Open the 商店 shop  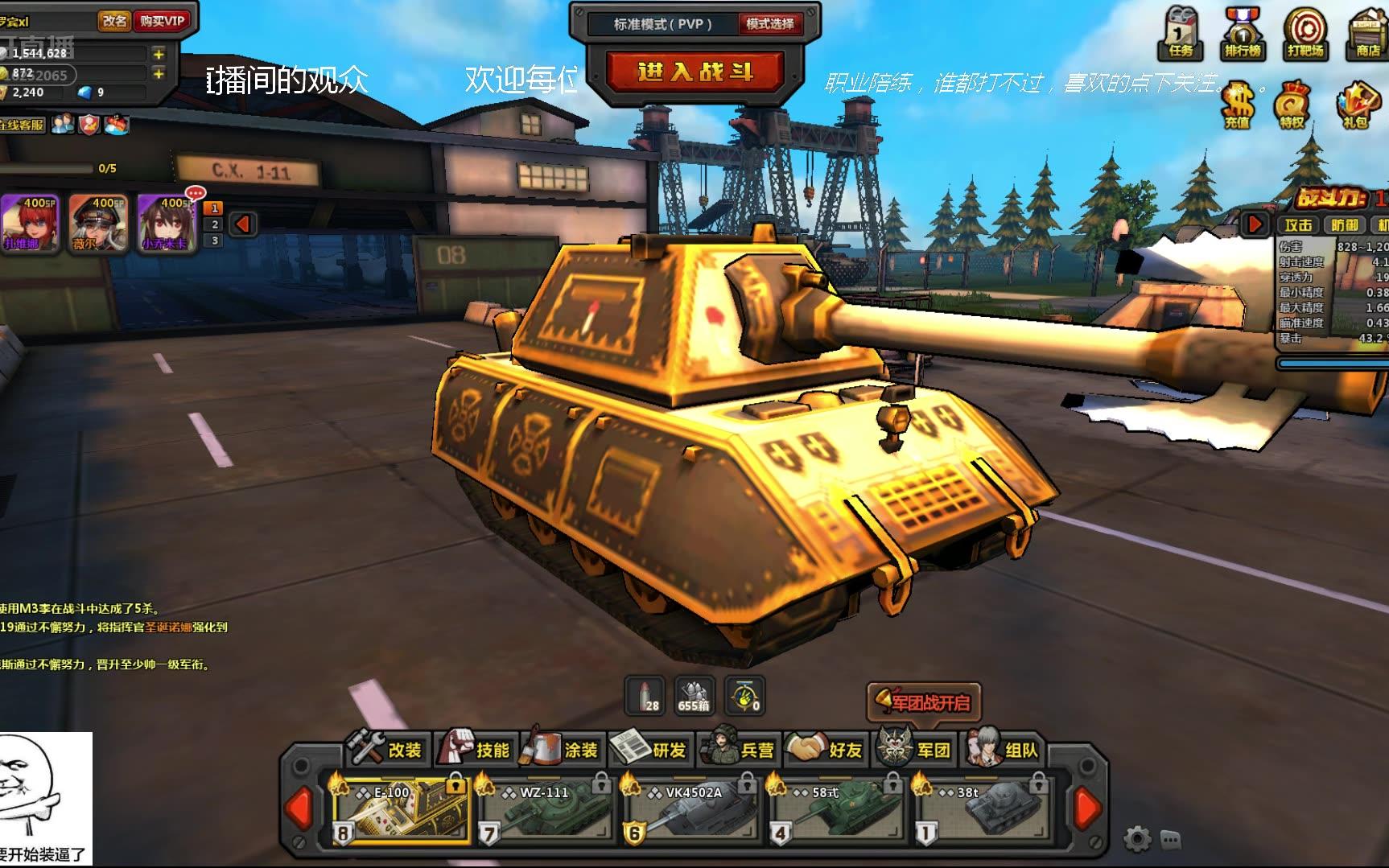pyautogui.click(x=1367, y=33)
